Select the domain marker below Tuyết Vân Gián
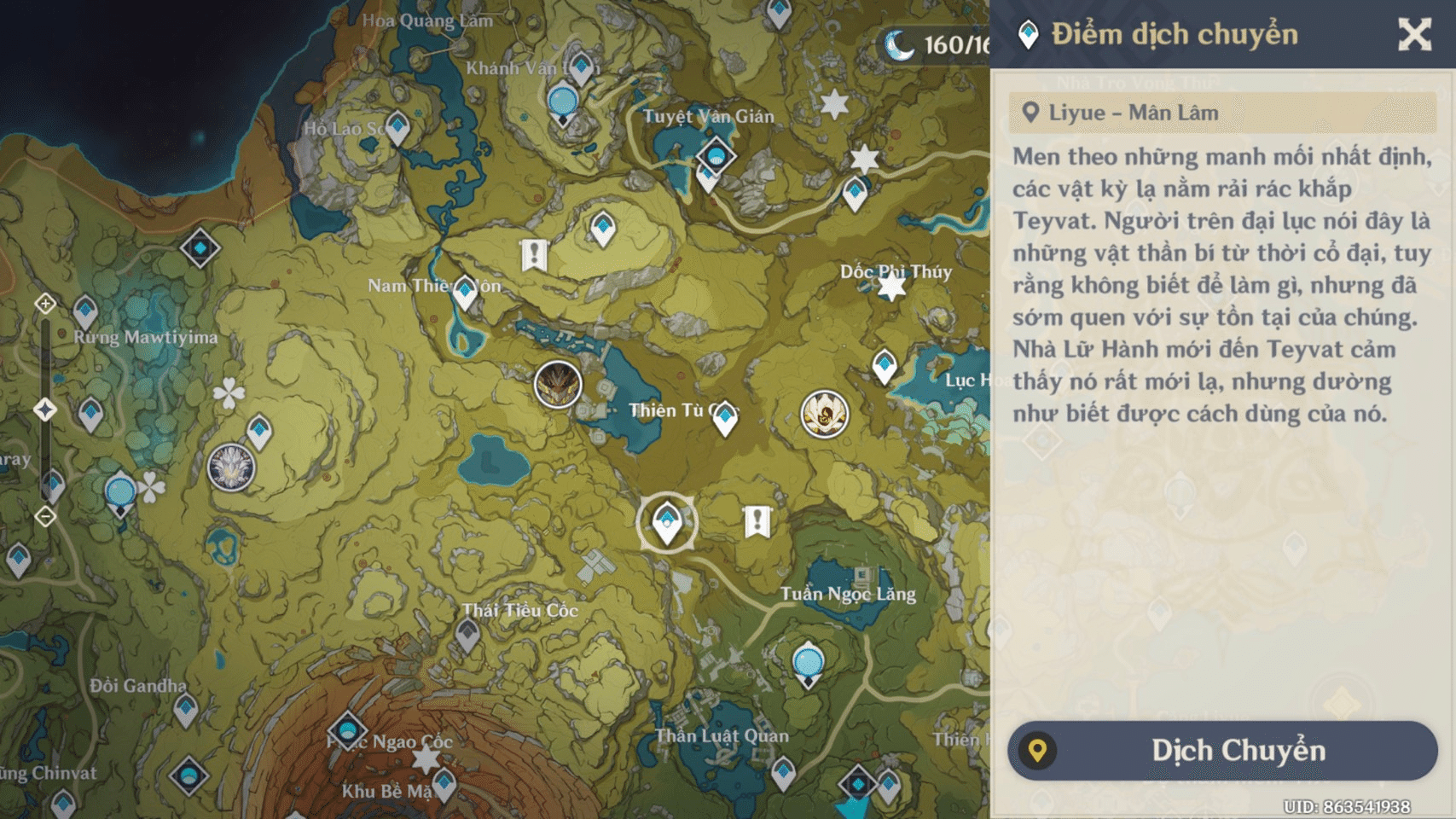 pos(716,156)
